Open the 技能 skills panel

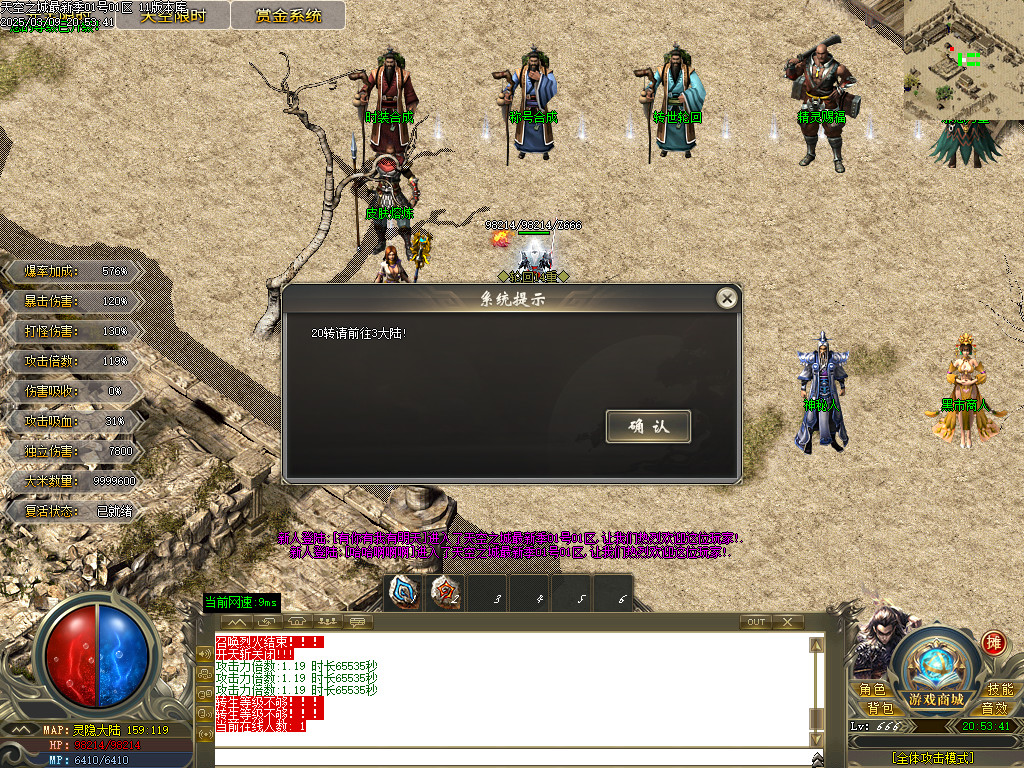[x=1000, y=690]
